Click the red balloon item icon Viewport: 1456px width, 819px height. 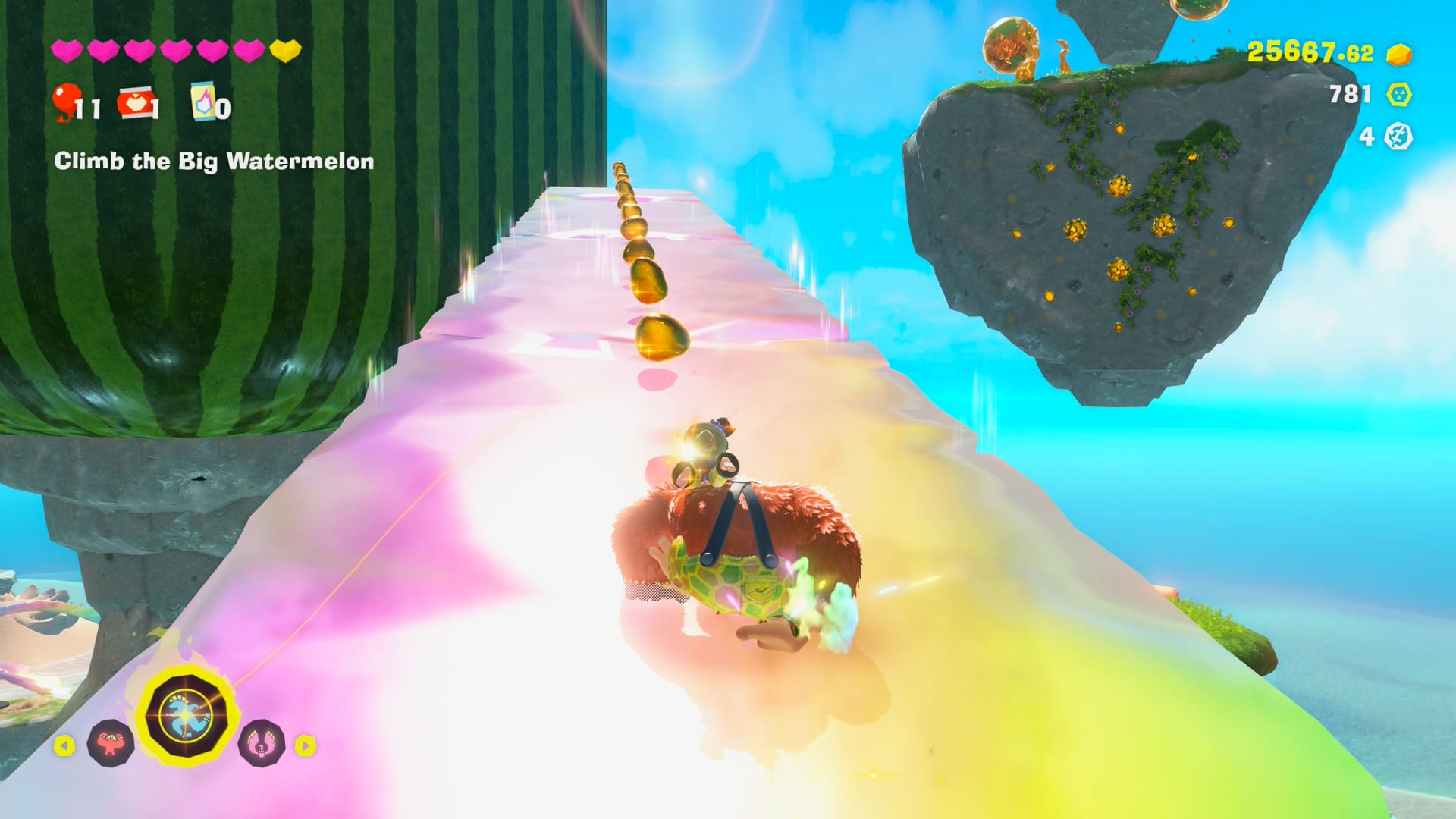point(67,102)
